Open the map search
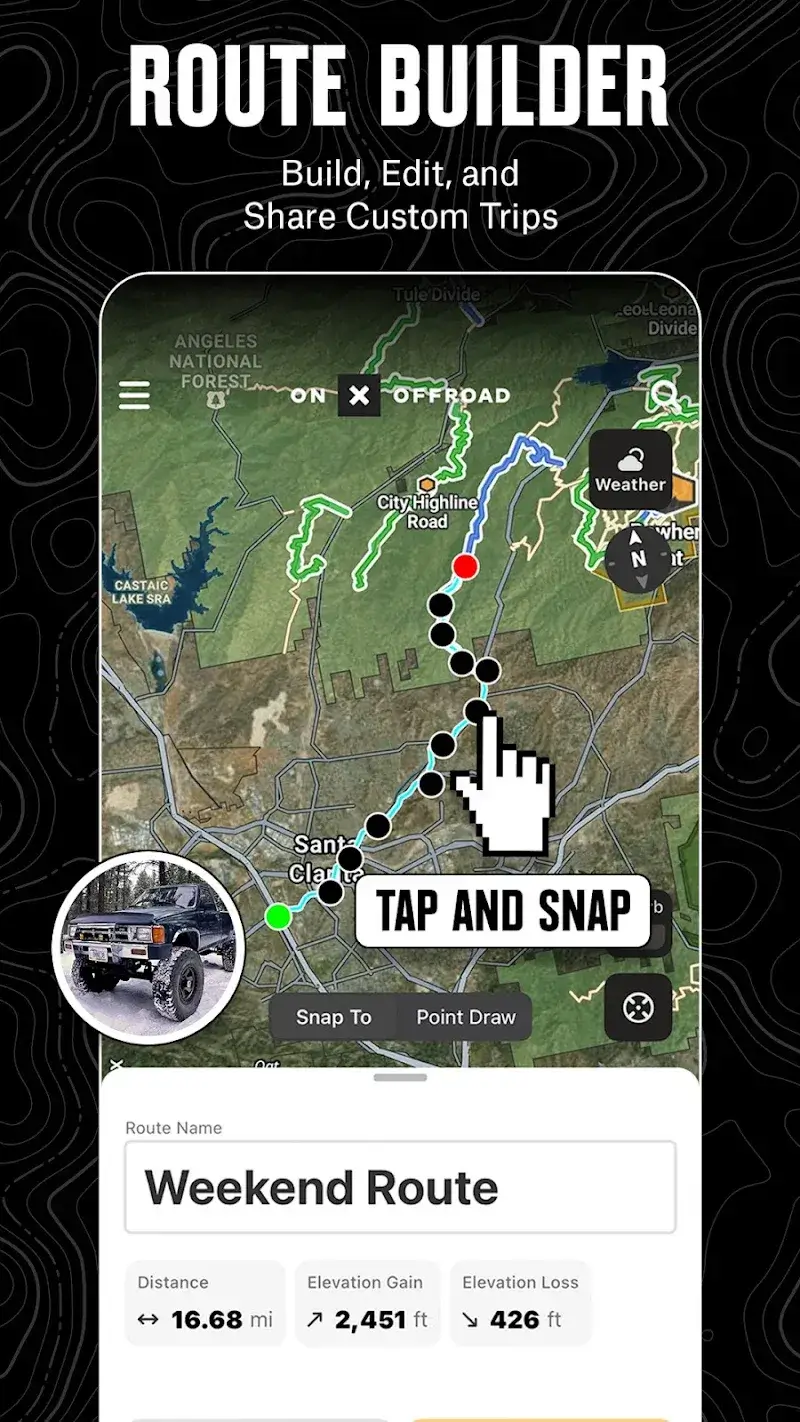 [665, 395]
